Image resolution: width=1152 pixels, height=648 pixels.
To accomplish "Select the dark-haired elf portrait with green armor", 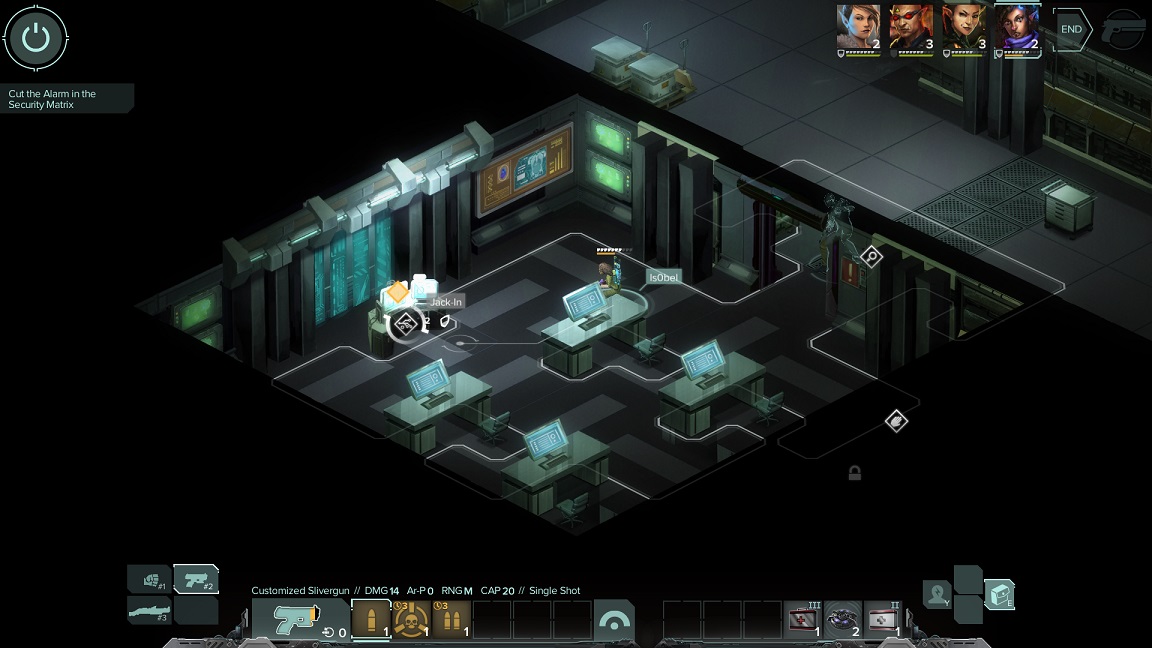I will pos(964,28).
